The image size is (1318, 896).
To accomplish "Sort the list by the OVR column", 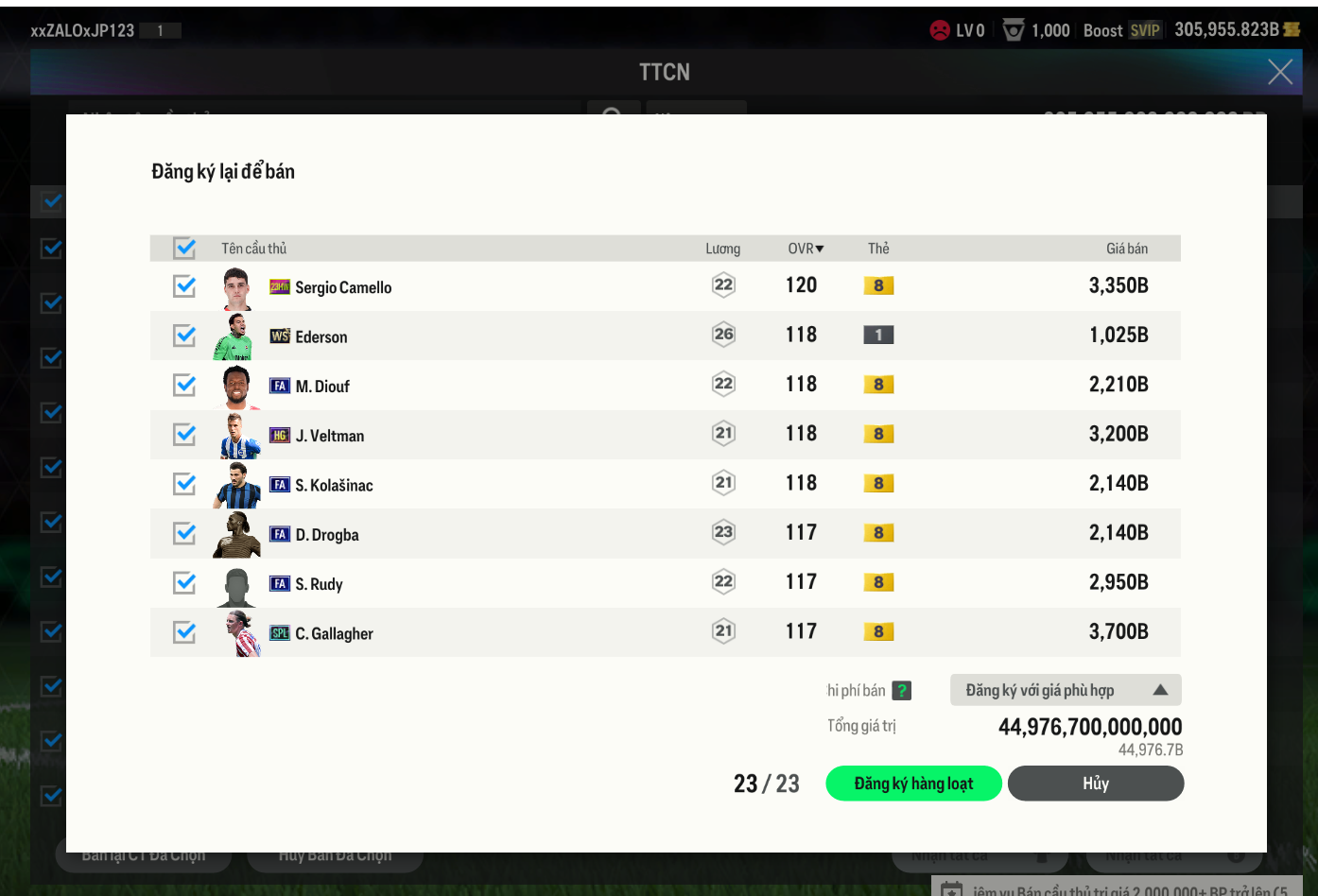I will 806,249.
